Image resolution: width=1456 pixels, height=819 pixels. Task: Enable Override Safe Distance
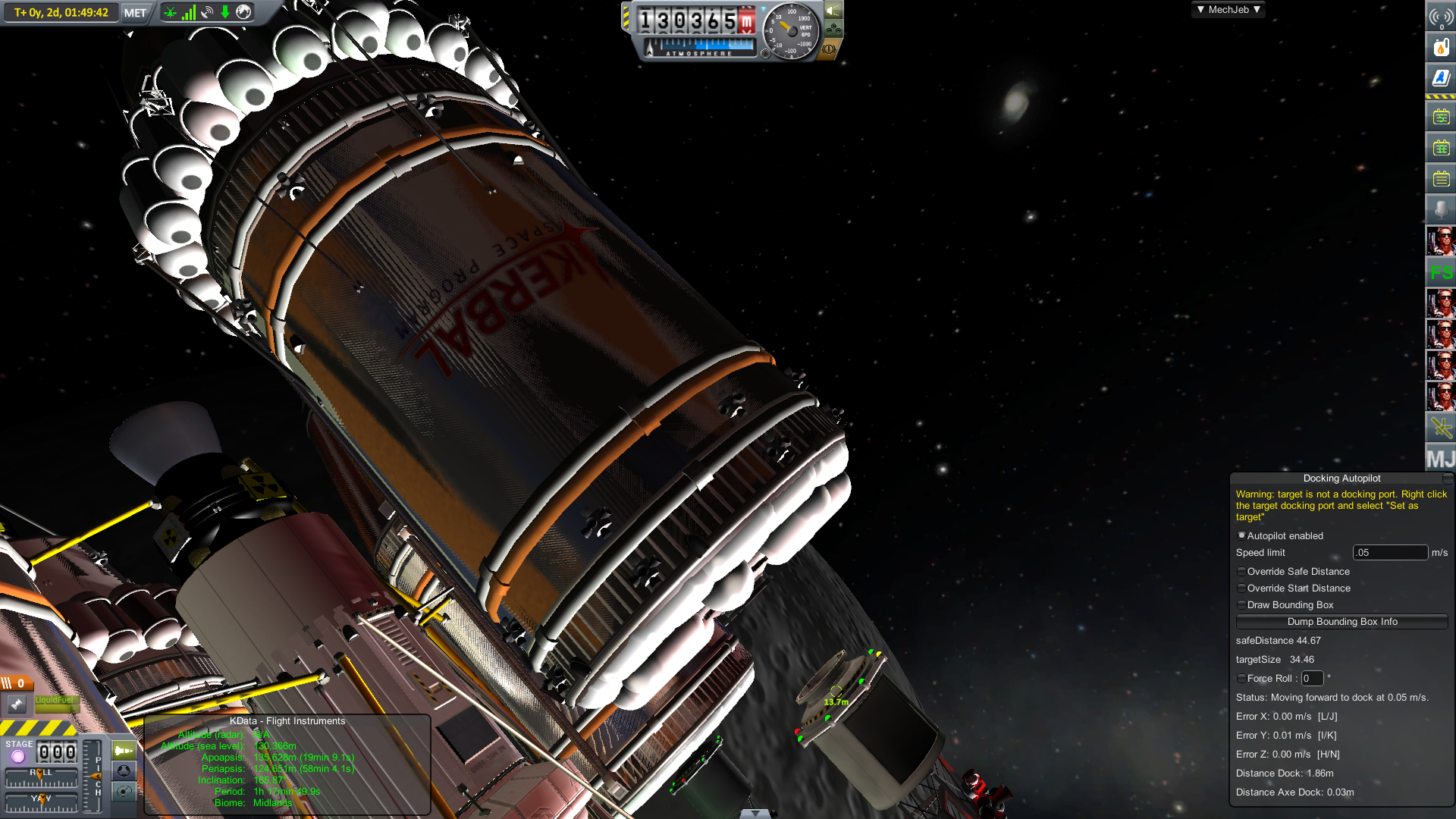coord(1241,572)
